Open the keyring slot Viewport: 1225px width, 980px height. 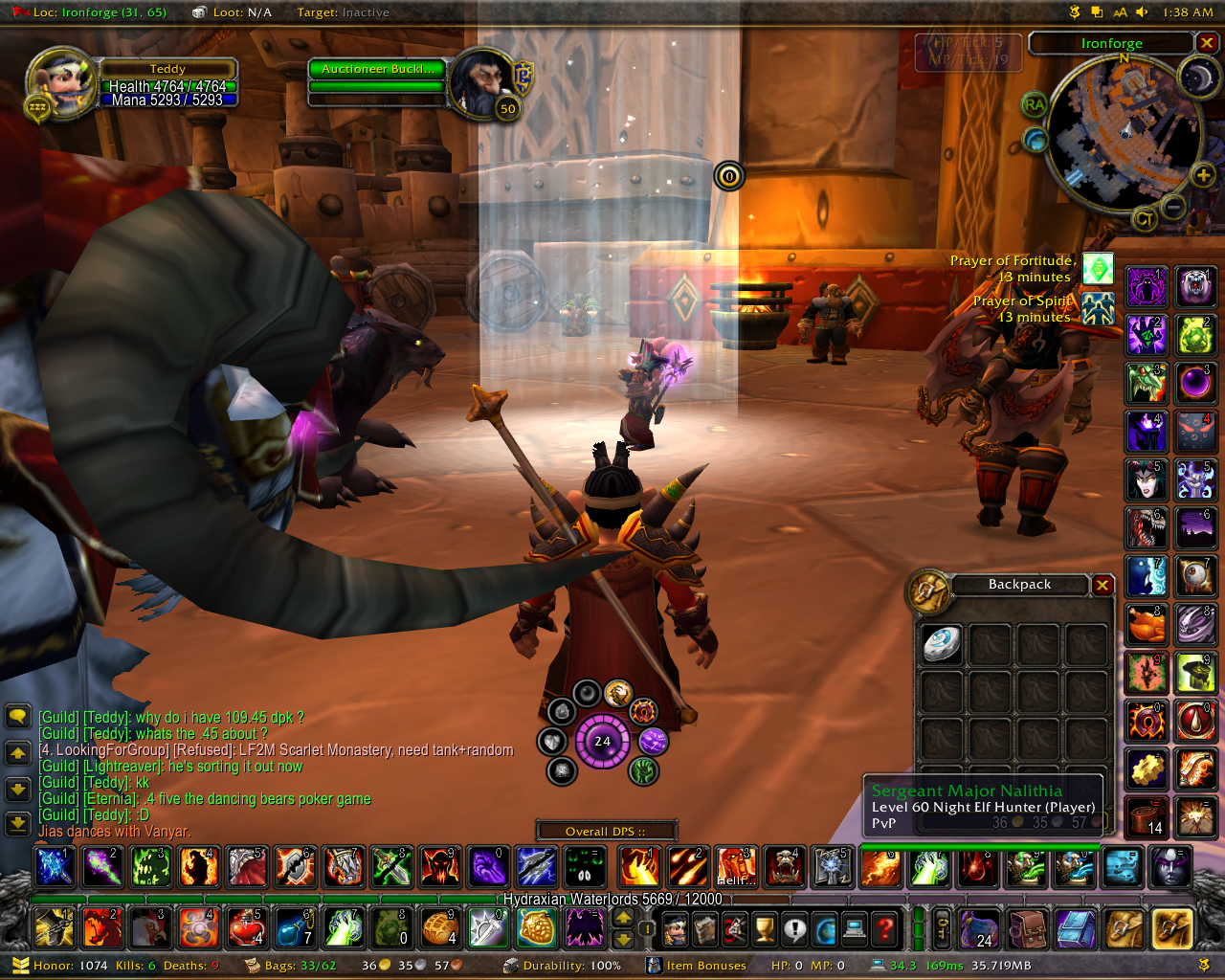[x=943, y=928]
